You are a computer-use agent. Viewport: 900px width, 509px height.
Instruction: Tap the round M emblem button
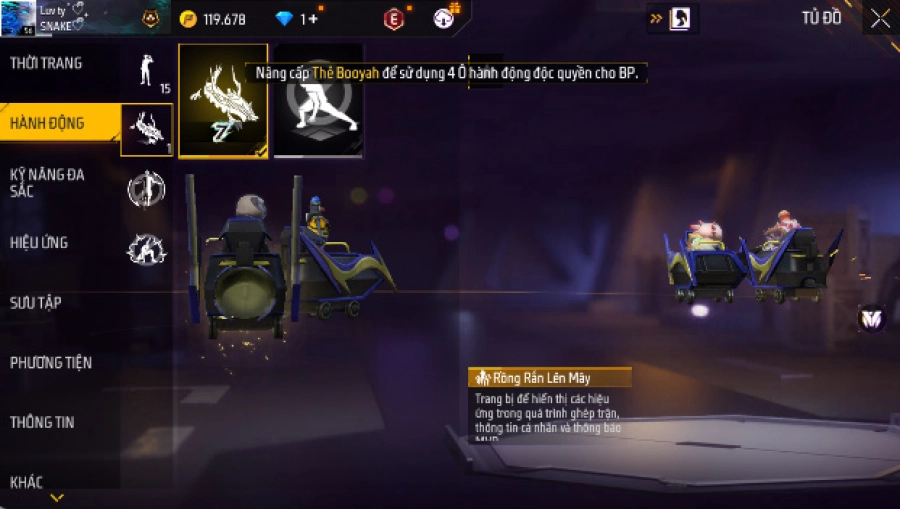(x=871, y=319)
